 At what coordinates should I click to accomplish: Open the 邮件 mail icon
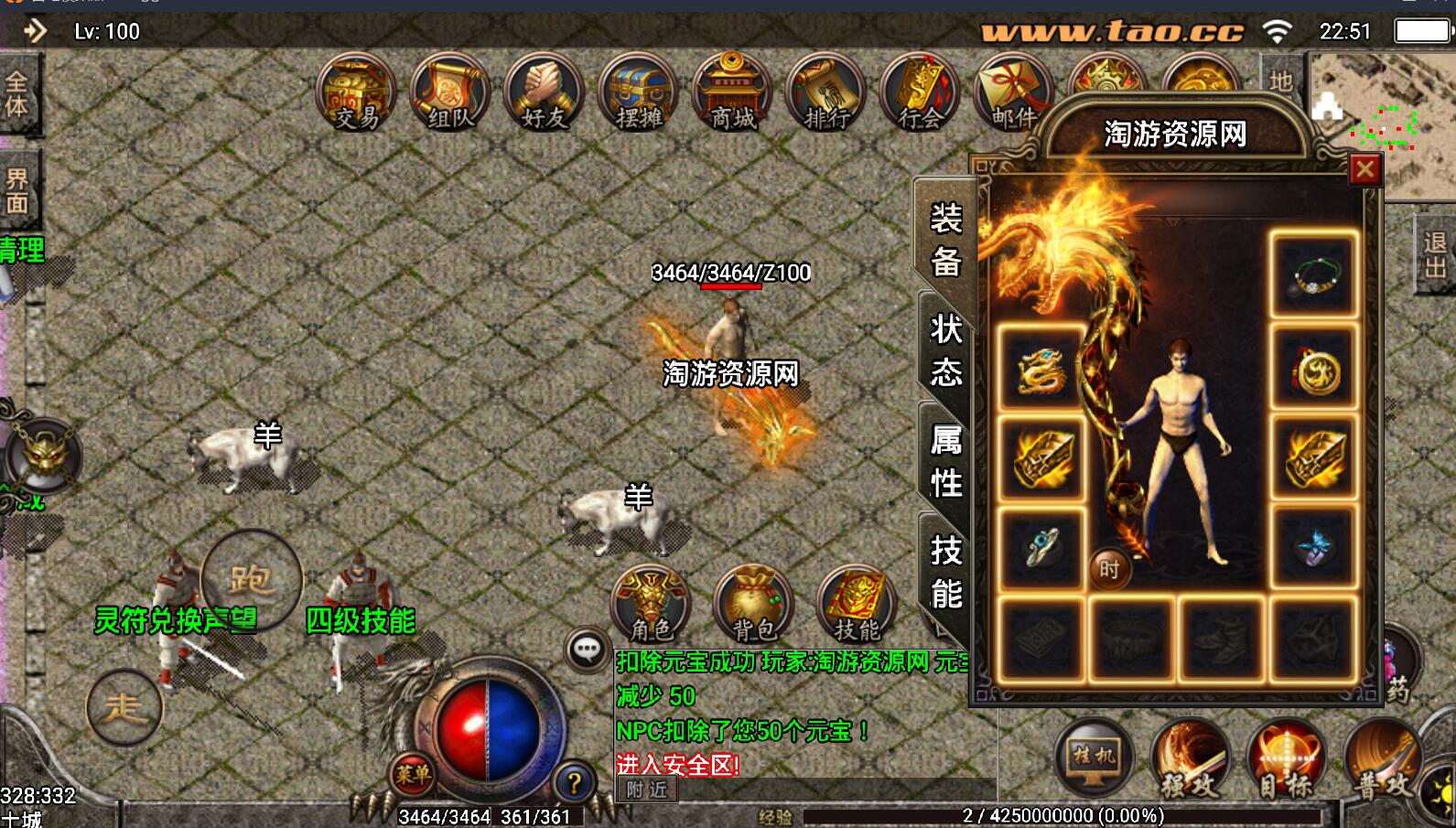point(1011,94)
